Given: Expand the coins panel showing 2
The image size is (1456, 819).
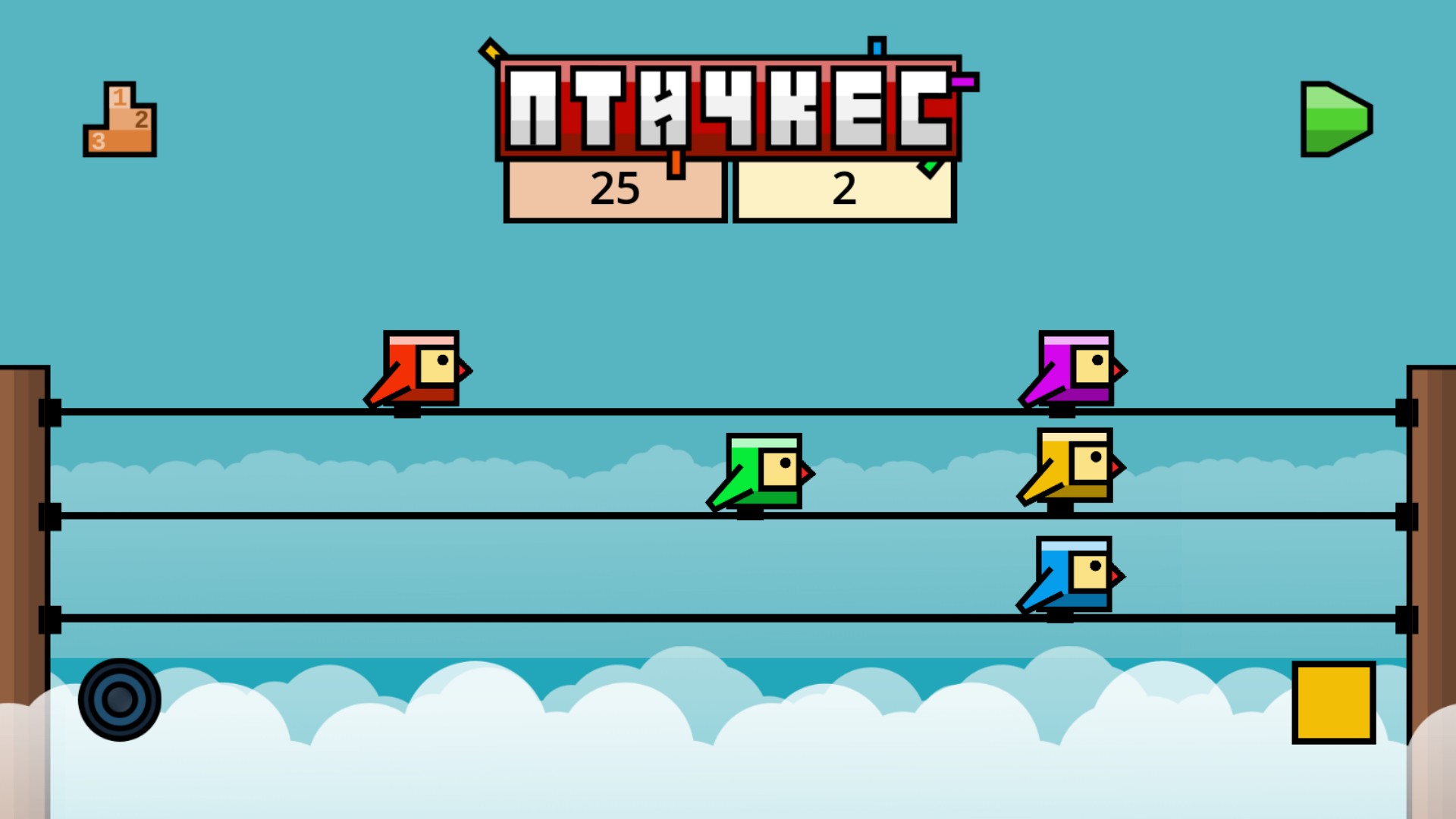Looking at the screenshot, I should point(844,190).
